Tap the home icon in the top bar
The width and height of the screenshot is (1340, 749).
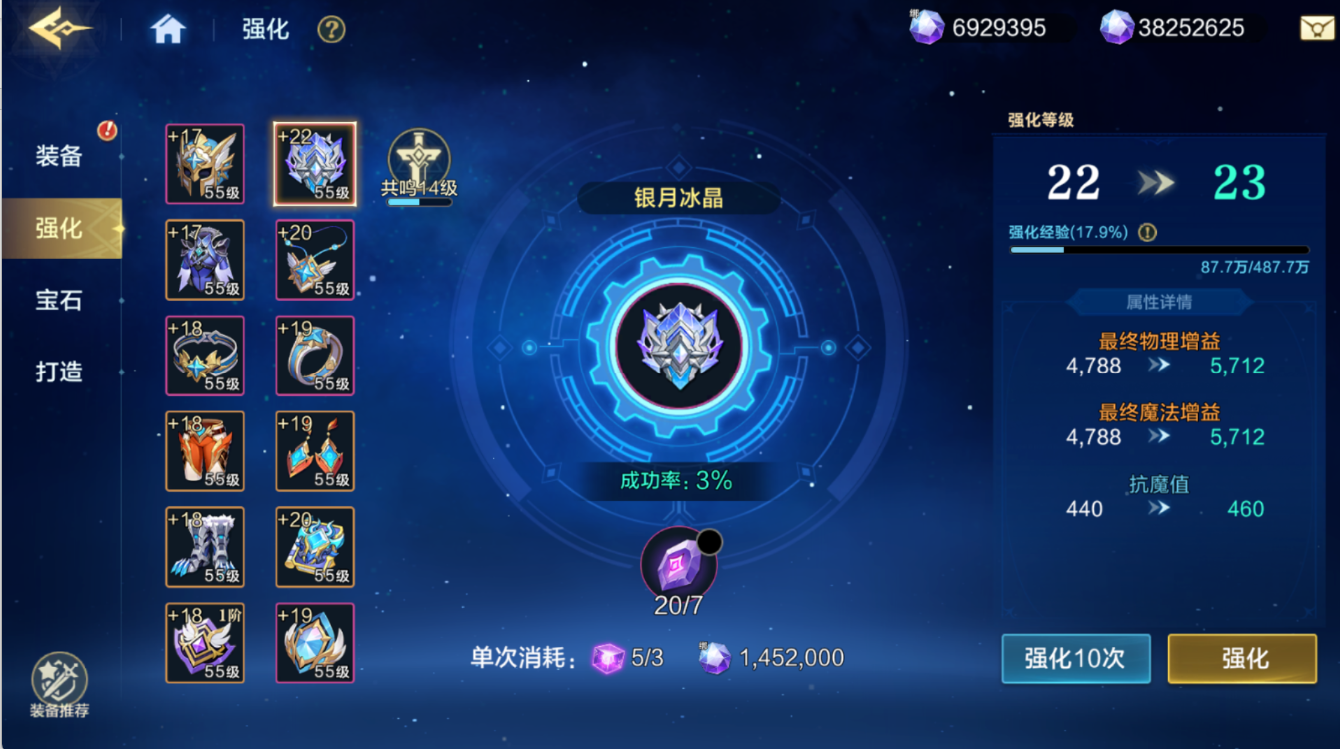tap(167, 30)
